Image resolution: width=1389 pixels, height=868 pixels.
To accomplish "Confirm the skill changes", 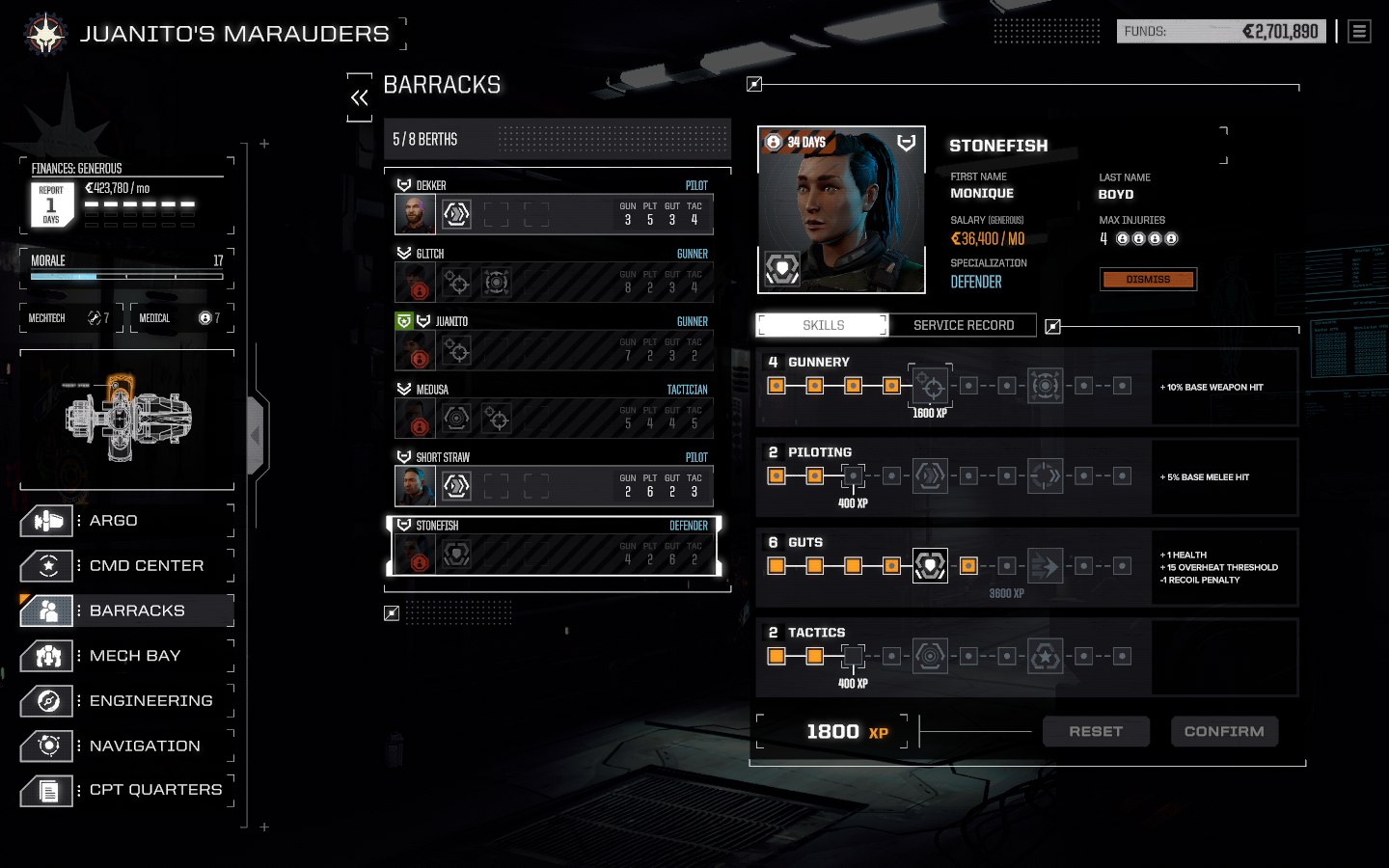I will pos(1224,732).
